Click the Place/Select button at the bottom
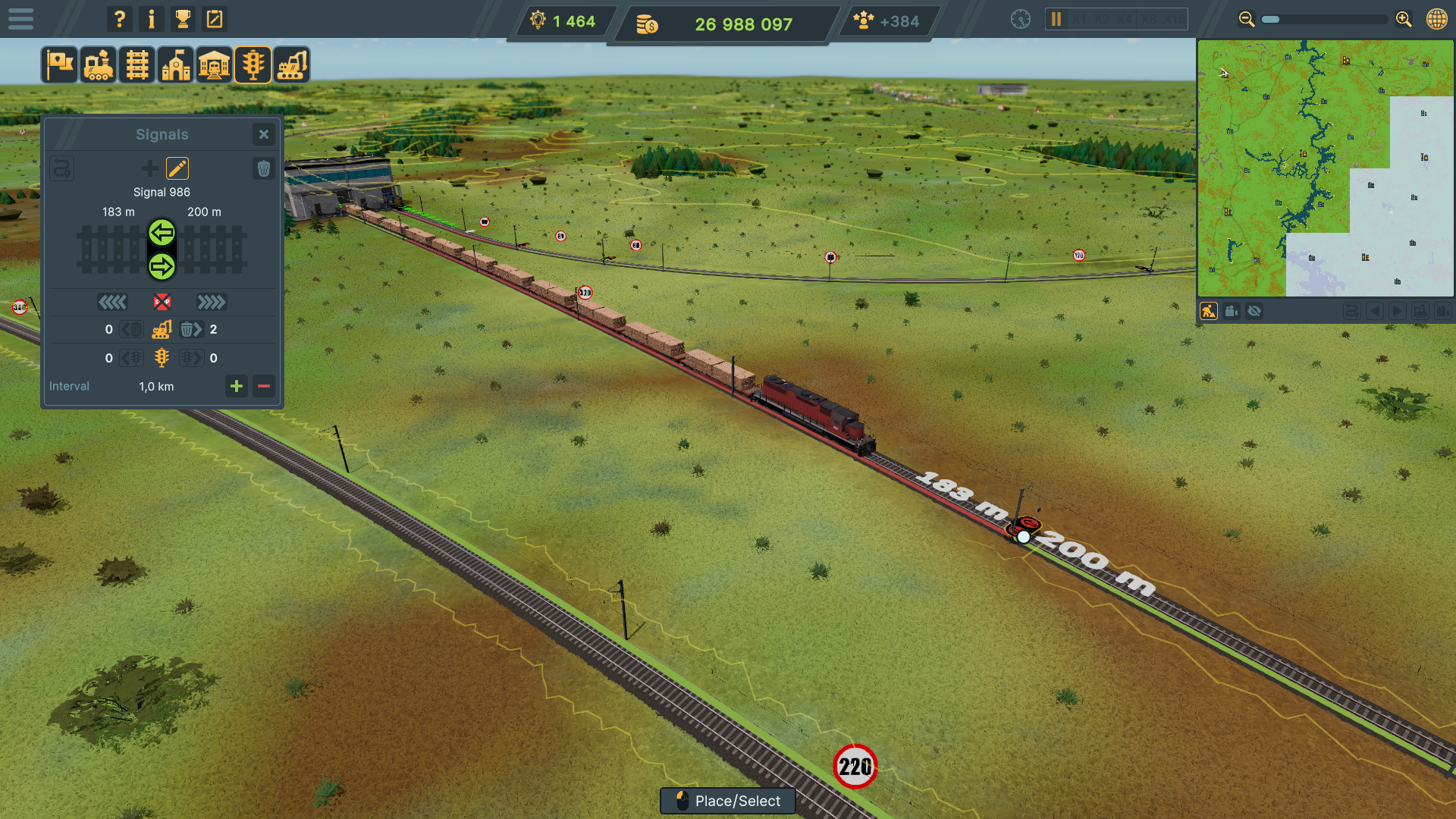Screen dimensions: 1456x819 727,801
